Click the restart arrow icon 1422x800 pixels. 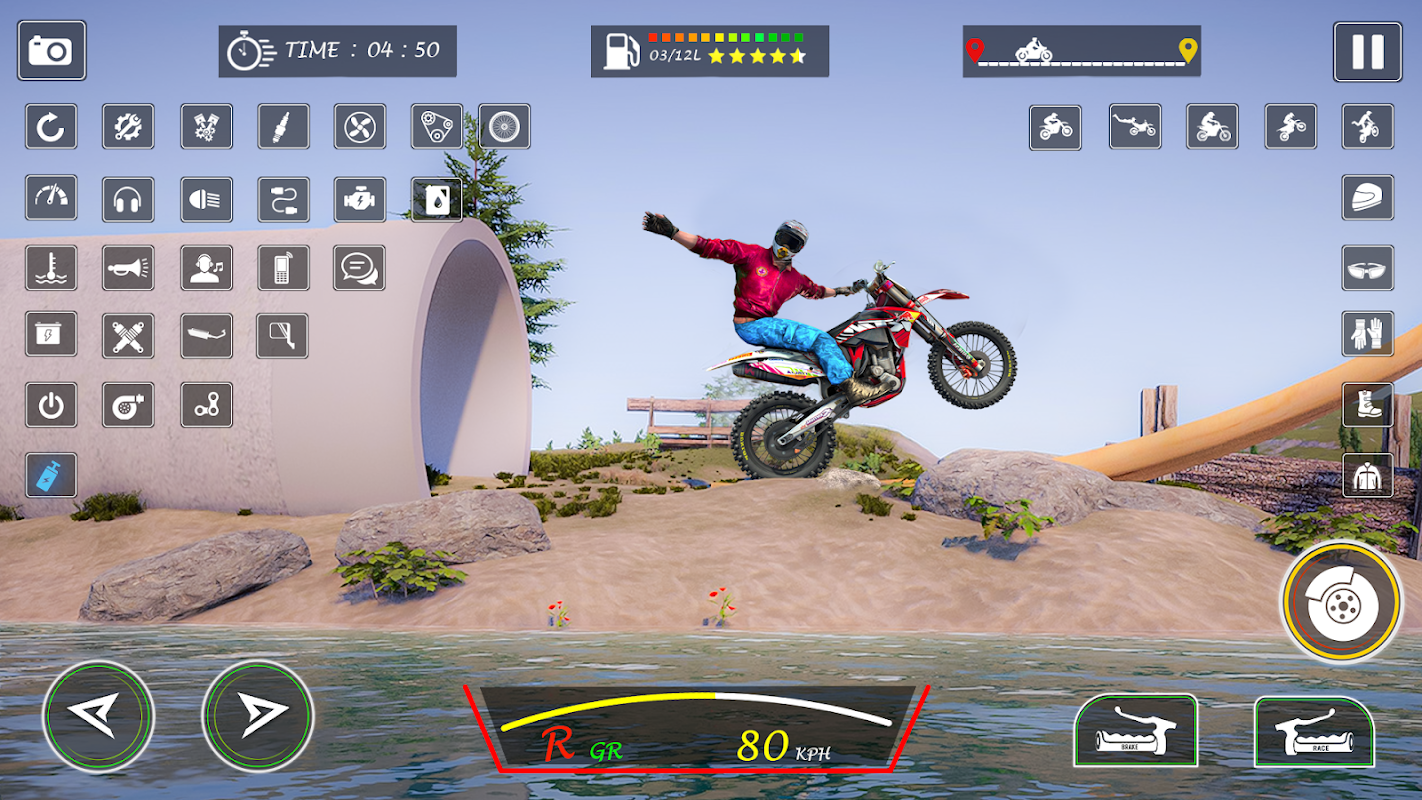(51, 127)
